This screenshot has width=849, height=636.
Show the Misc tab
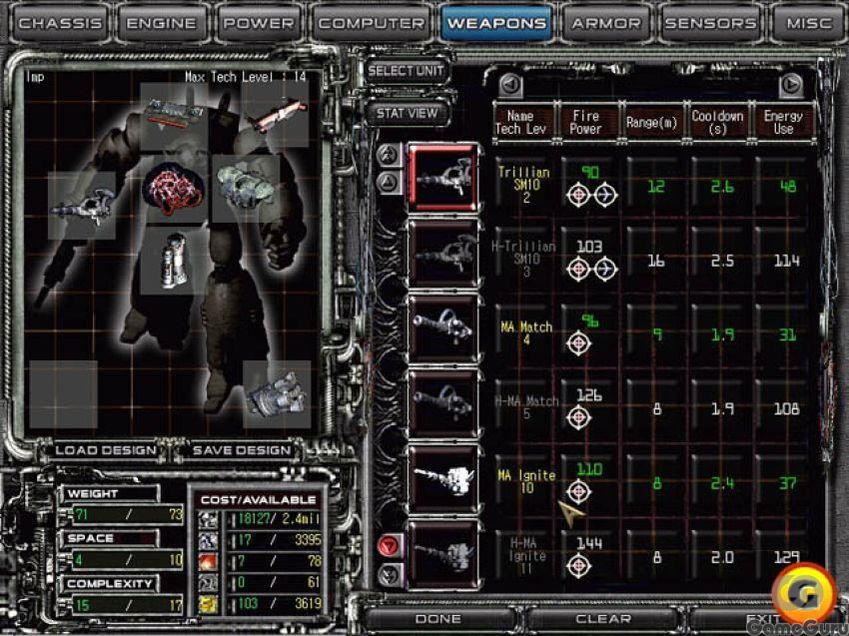coord(808,23)
